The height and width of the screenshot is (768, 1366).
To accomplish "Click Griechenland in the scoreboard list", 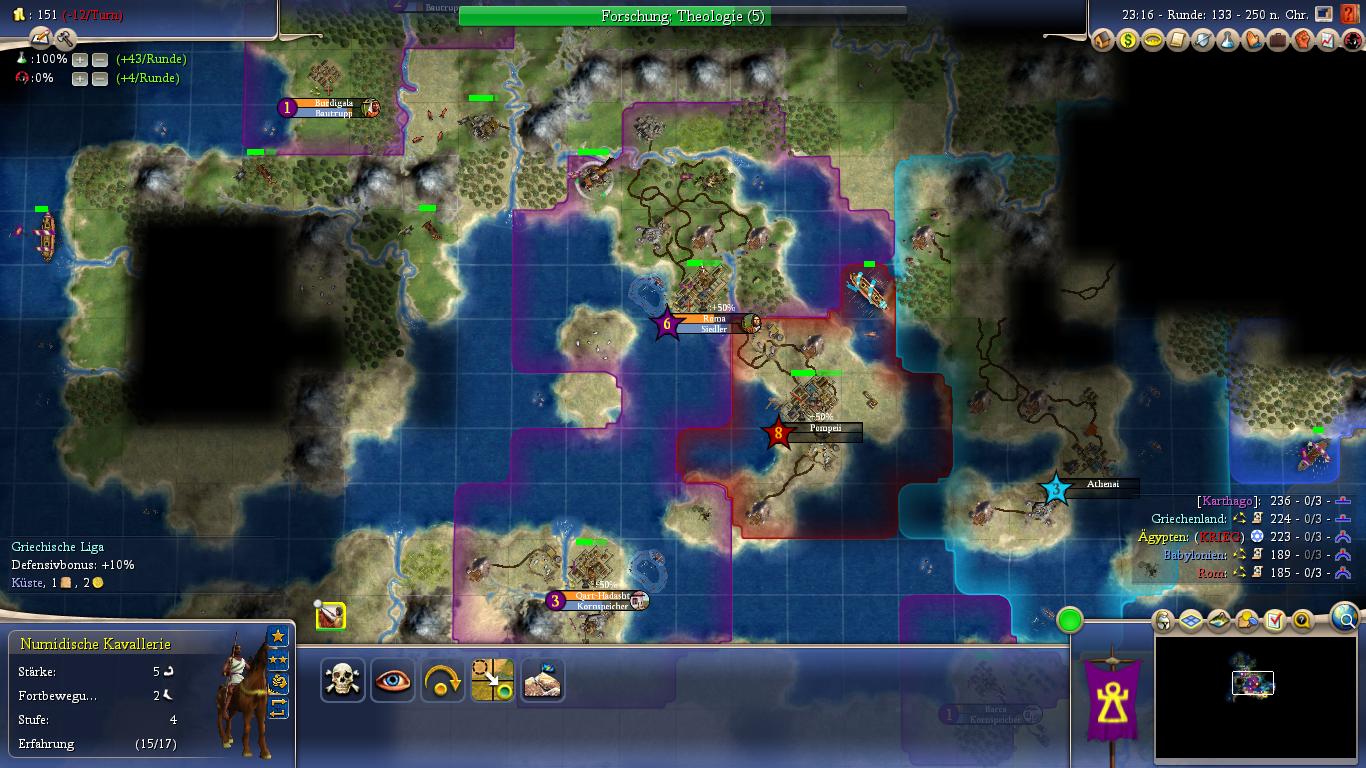I will 1188,519.
